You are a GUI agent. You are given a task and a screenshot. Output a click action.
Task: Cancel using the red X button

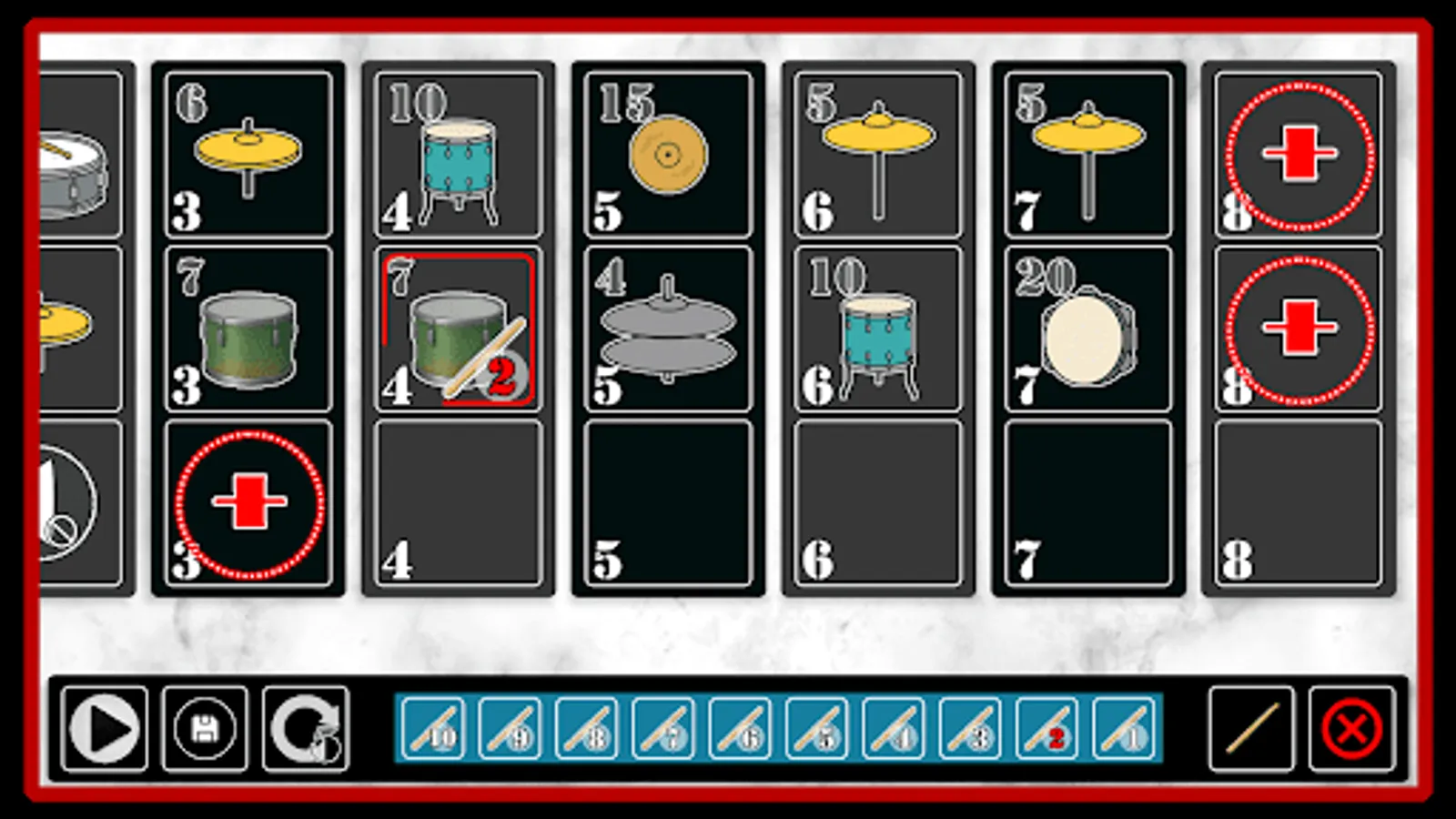(1347, 728)
